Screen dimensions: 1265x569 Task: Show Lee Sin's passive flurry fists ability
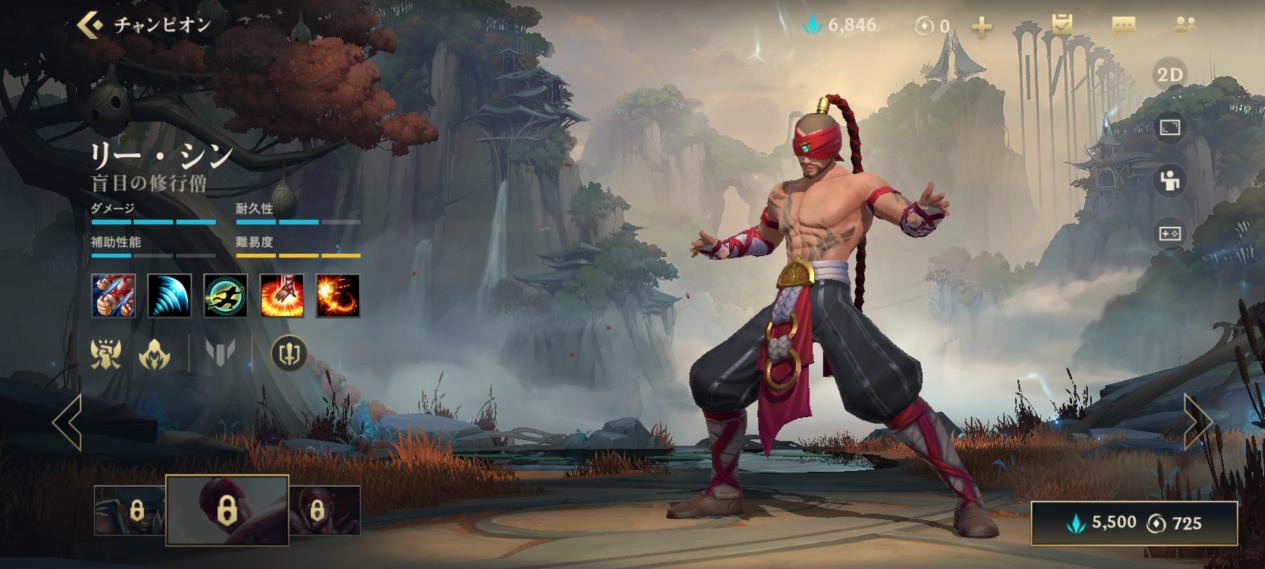pyautogui.click(x=113, y=296)
